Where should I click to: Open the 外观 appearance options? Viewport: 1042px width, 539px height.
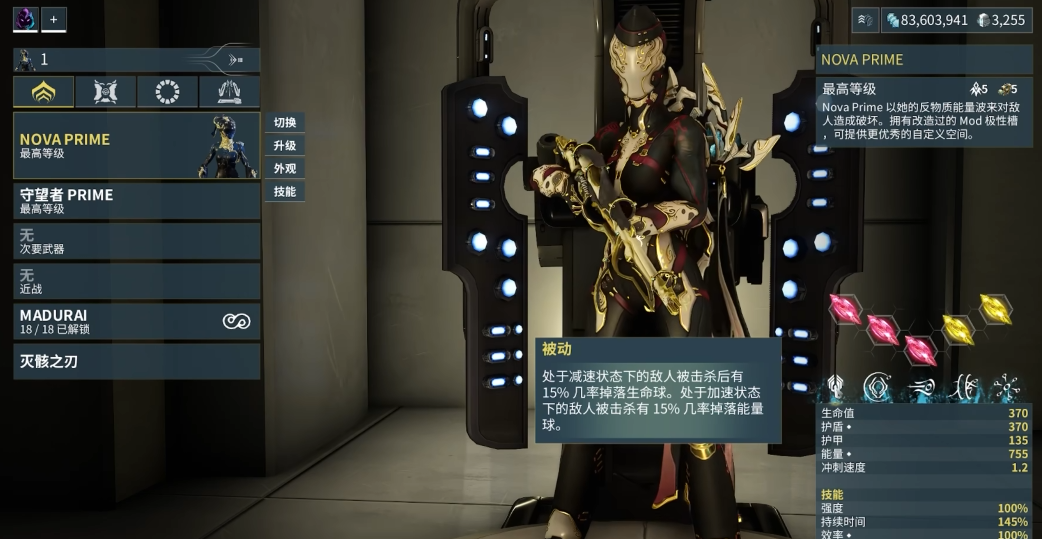tap(285, 169)
